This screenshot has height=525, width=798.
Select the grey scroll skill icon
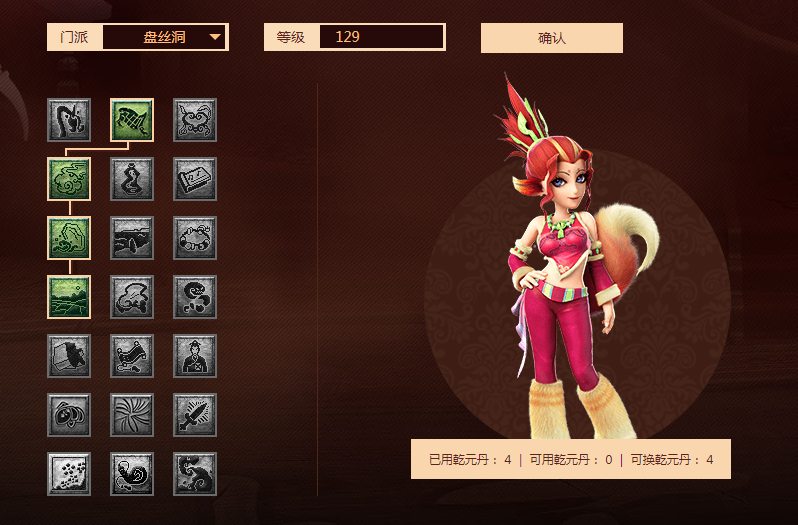click(132, 356)
